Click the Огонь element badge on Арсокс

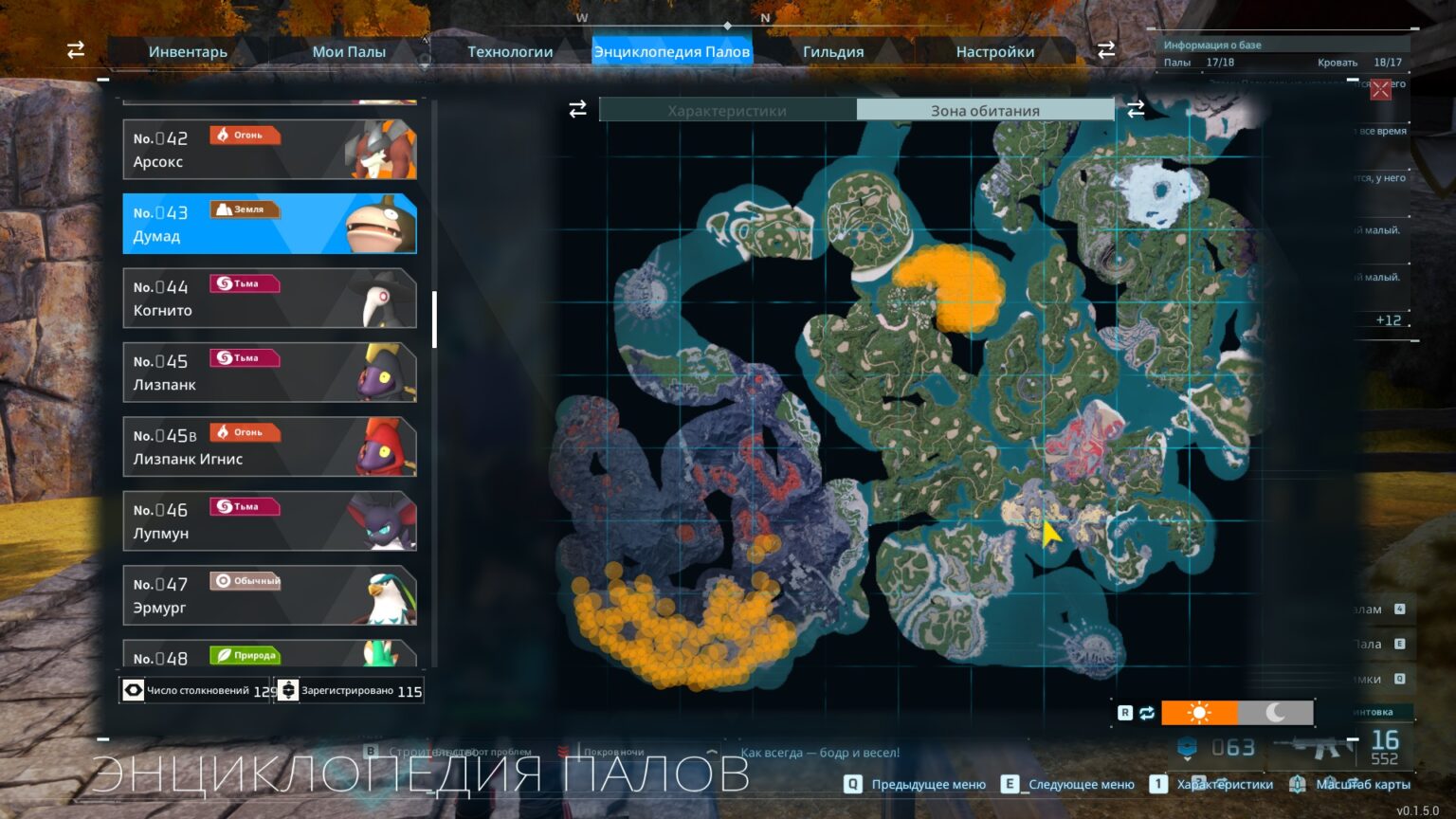pos(244,135)
